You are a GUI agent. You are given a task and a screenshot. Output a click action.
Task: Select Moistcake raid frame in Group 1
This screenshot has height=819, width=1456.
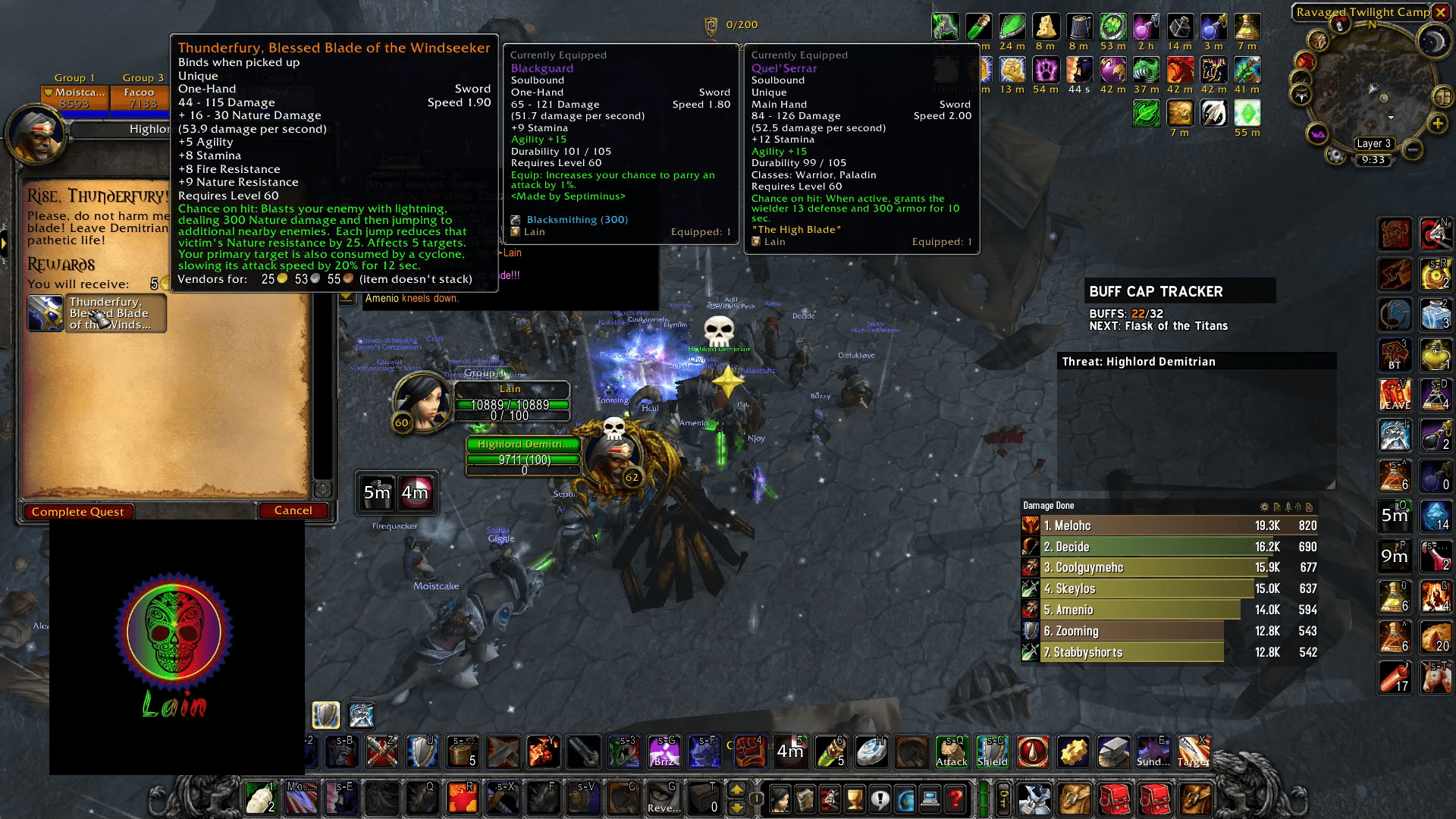(74, 97)
